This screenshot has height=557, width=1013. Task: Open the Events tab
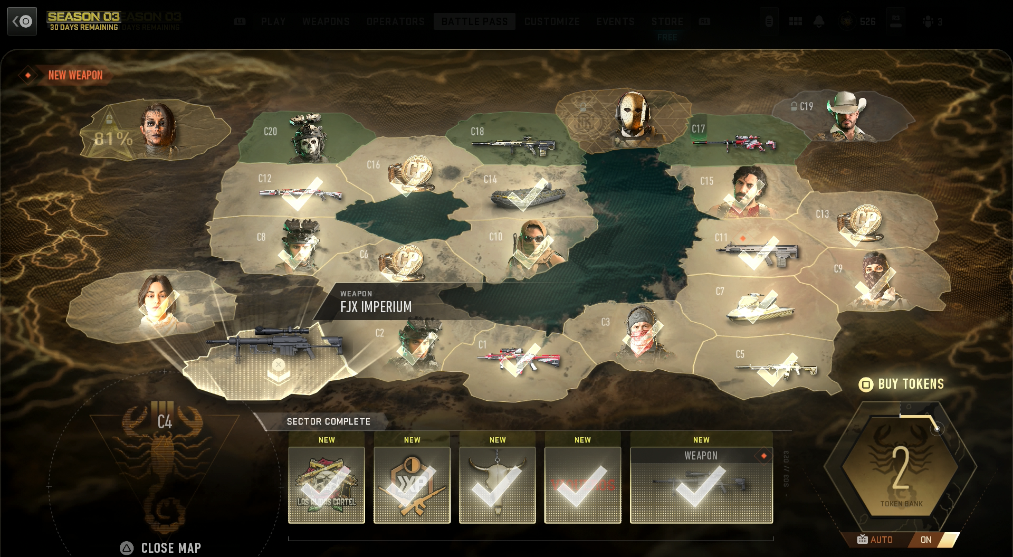click(615, 21)
